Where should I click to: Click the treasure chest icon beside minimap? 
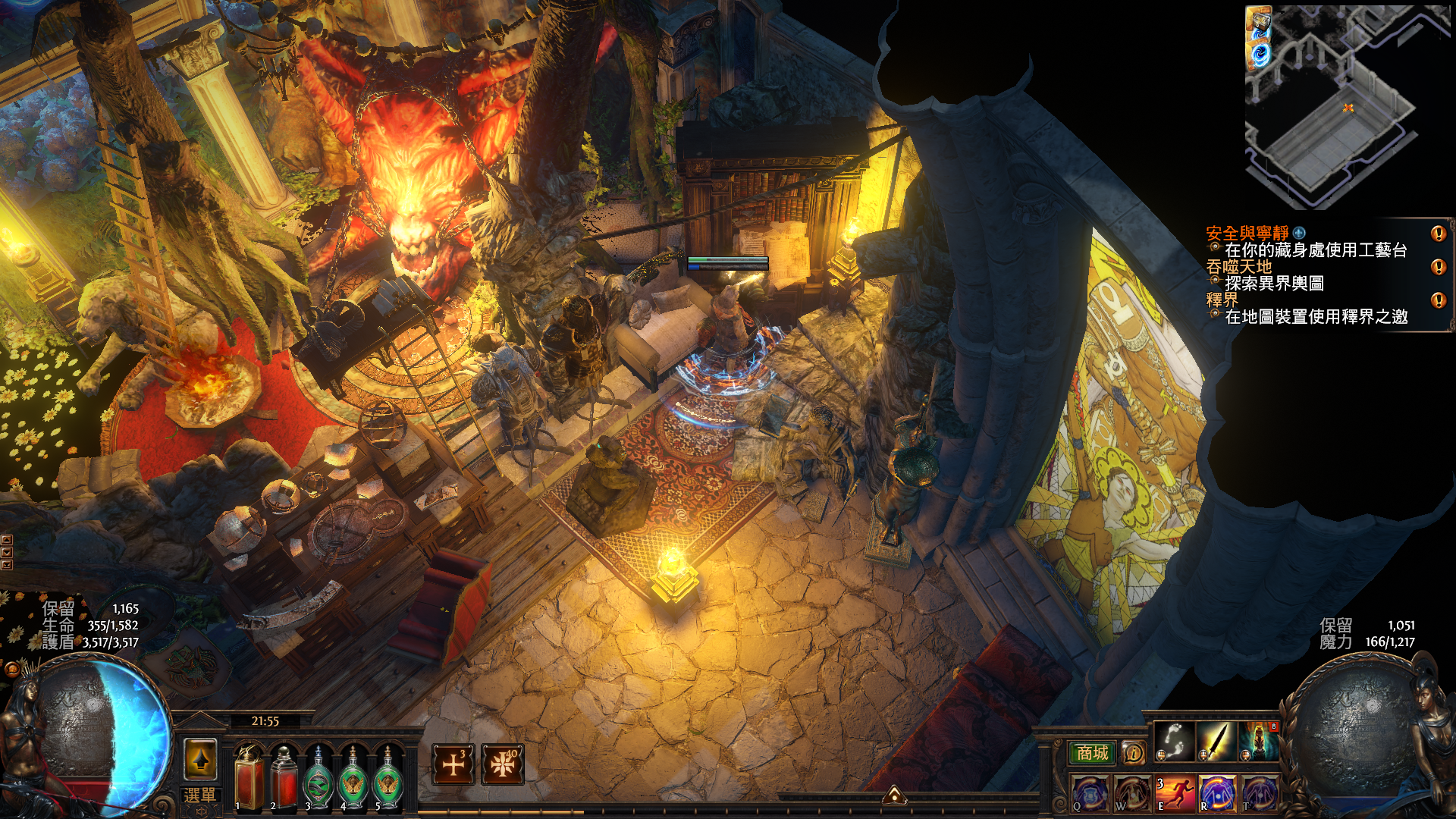point(1259,23)
